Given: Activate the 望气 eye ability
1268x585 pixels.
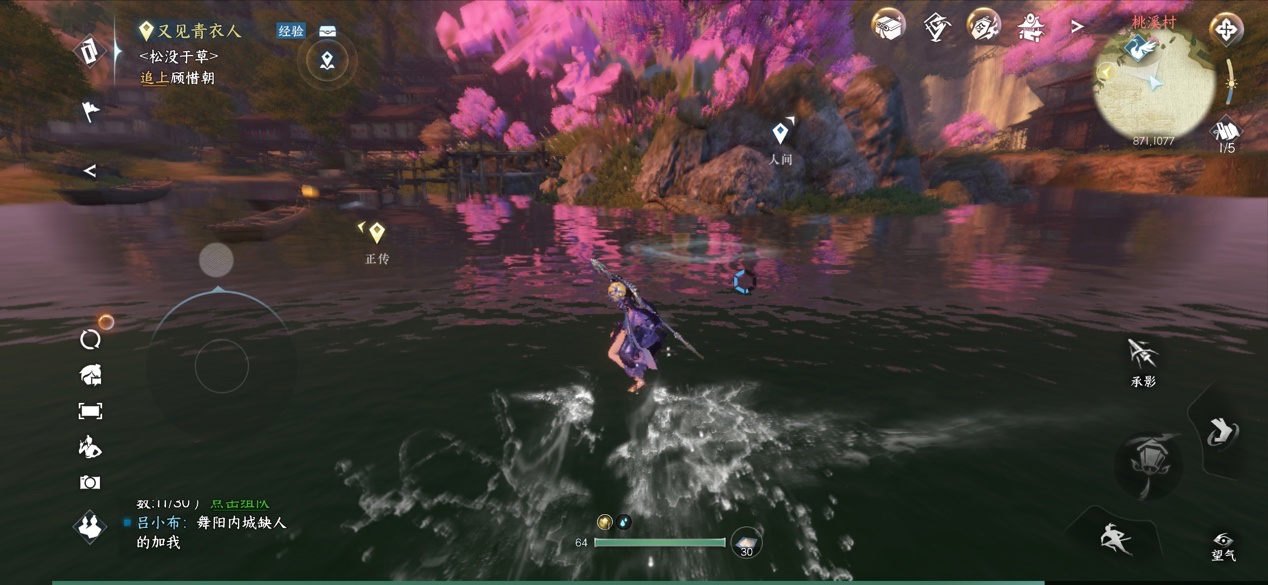Looking at the screenshot, I should [1223, 543].
